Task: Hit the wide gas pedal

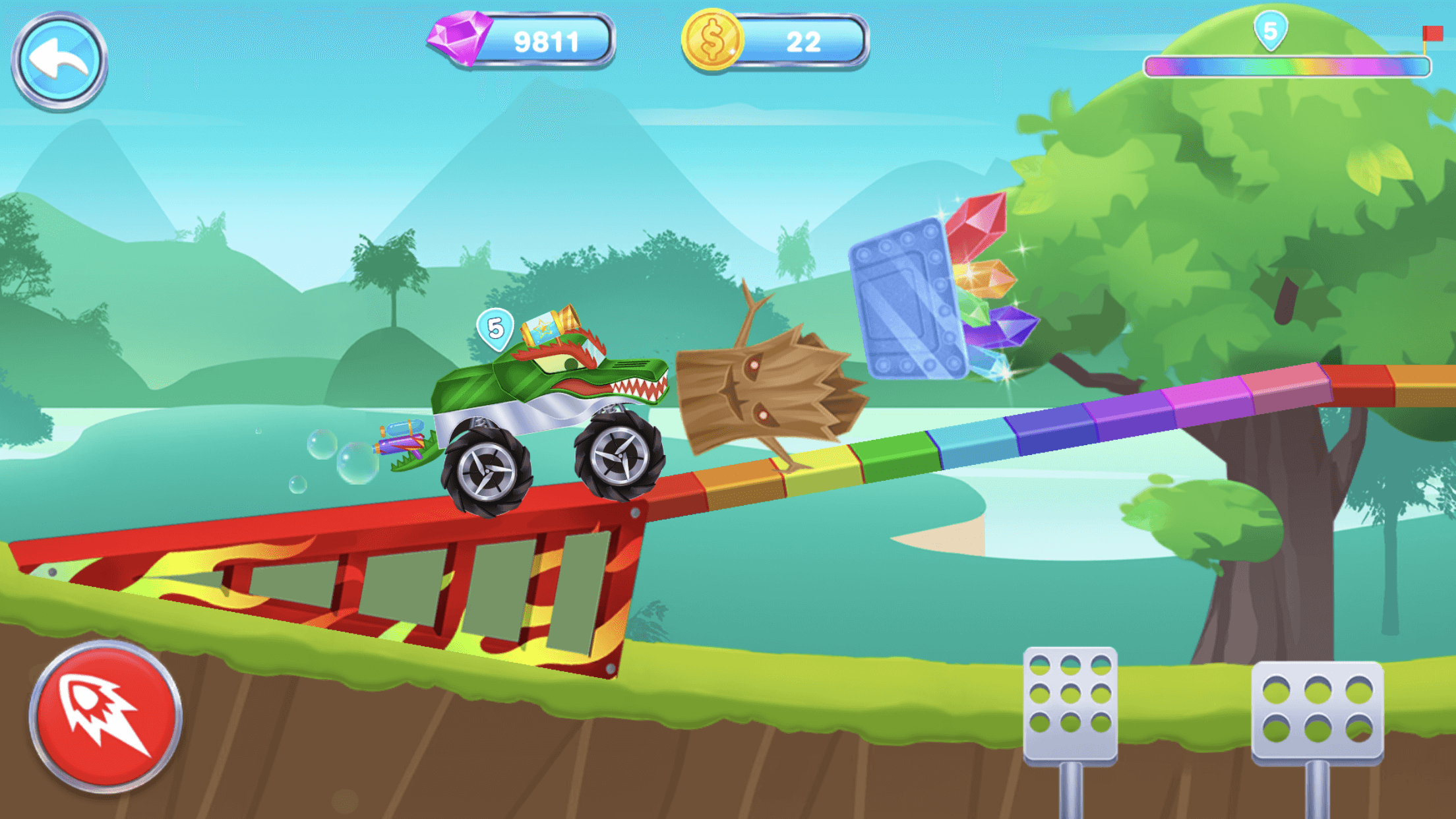Action: pos(1317,712)
